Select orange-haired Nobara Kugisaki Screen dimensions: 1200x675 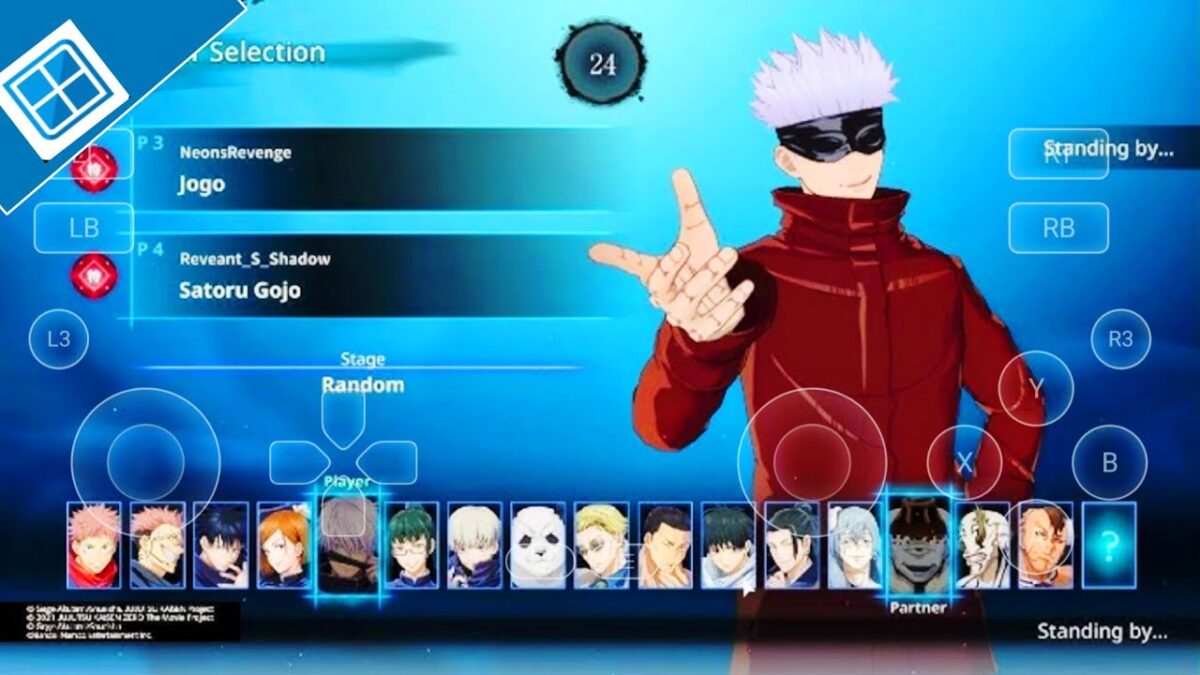pyautogui.click(x=284, y=545)
